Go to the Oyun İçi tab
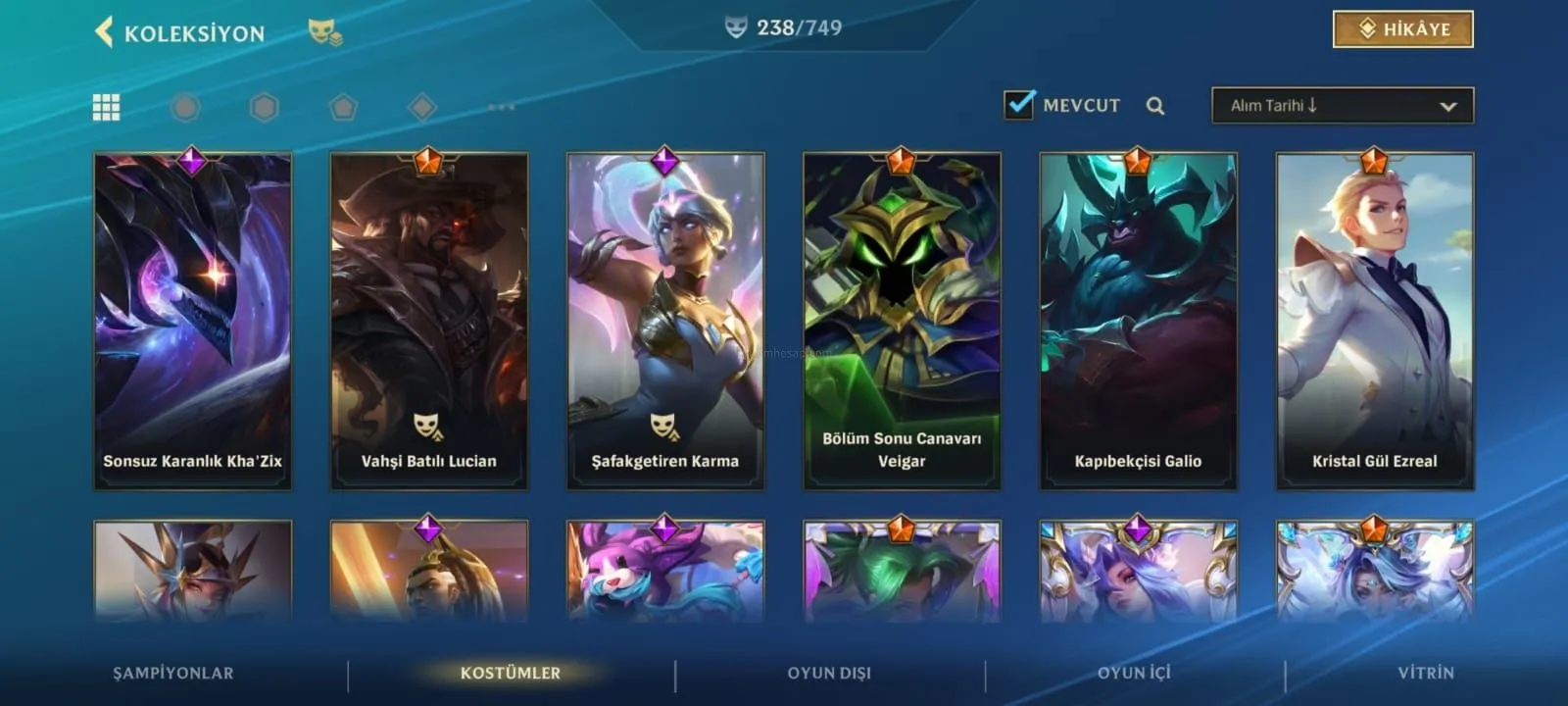Screen dimensions: 1568x706 click(1134, 673)
